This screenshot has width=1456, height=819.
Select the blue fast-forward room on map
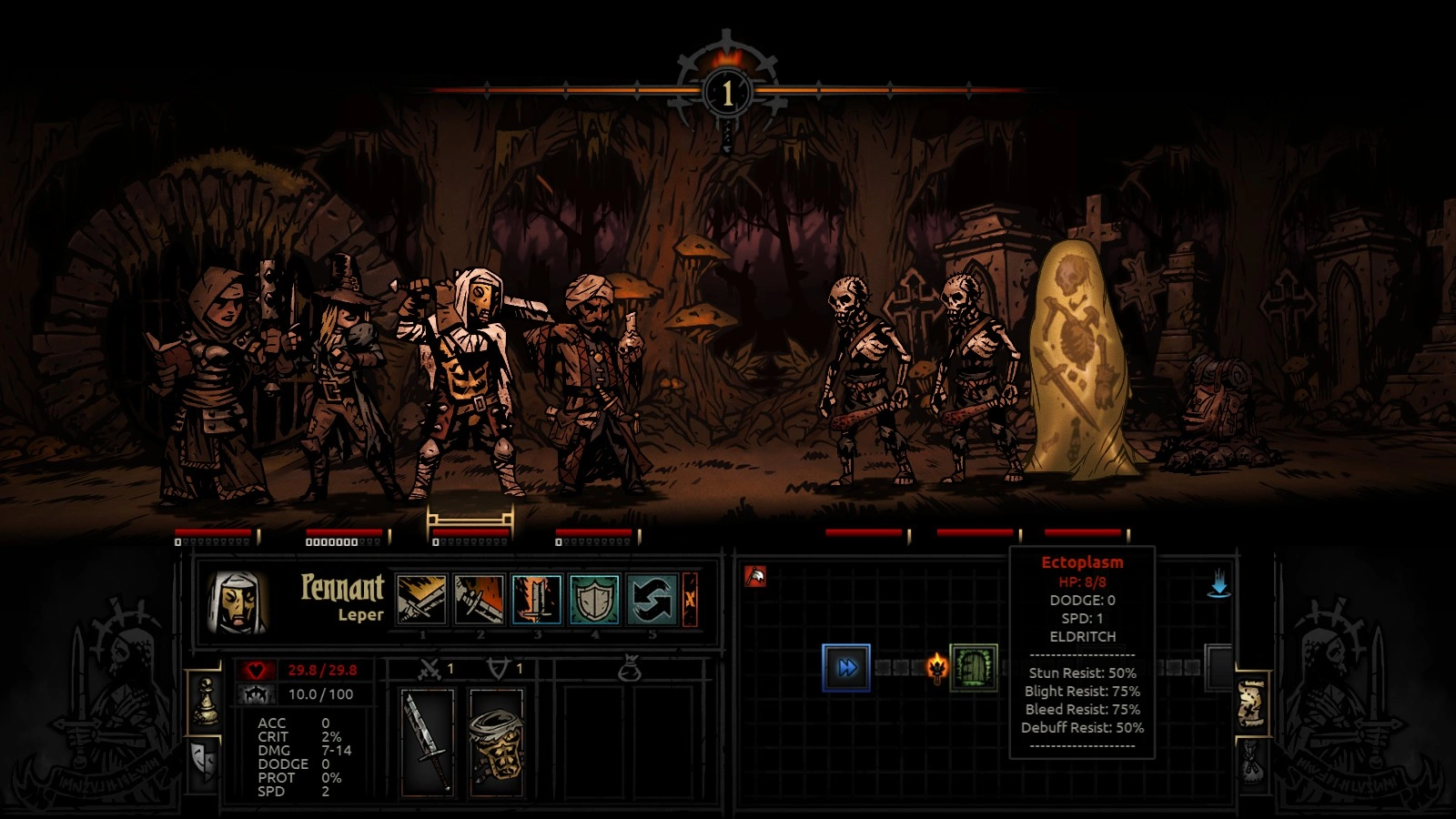[846, 668]
